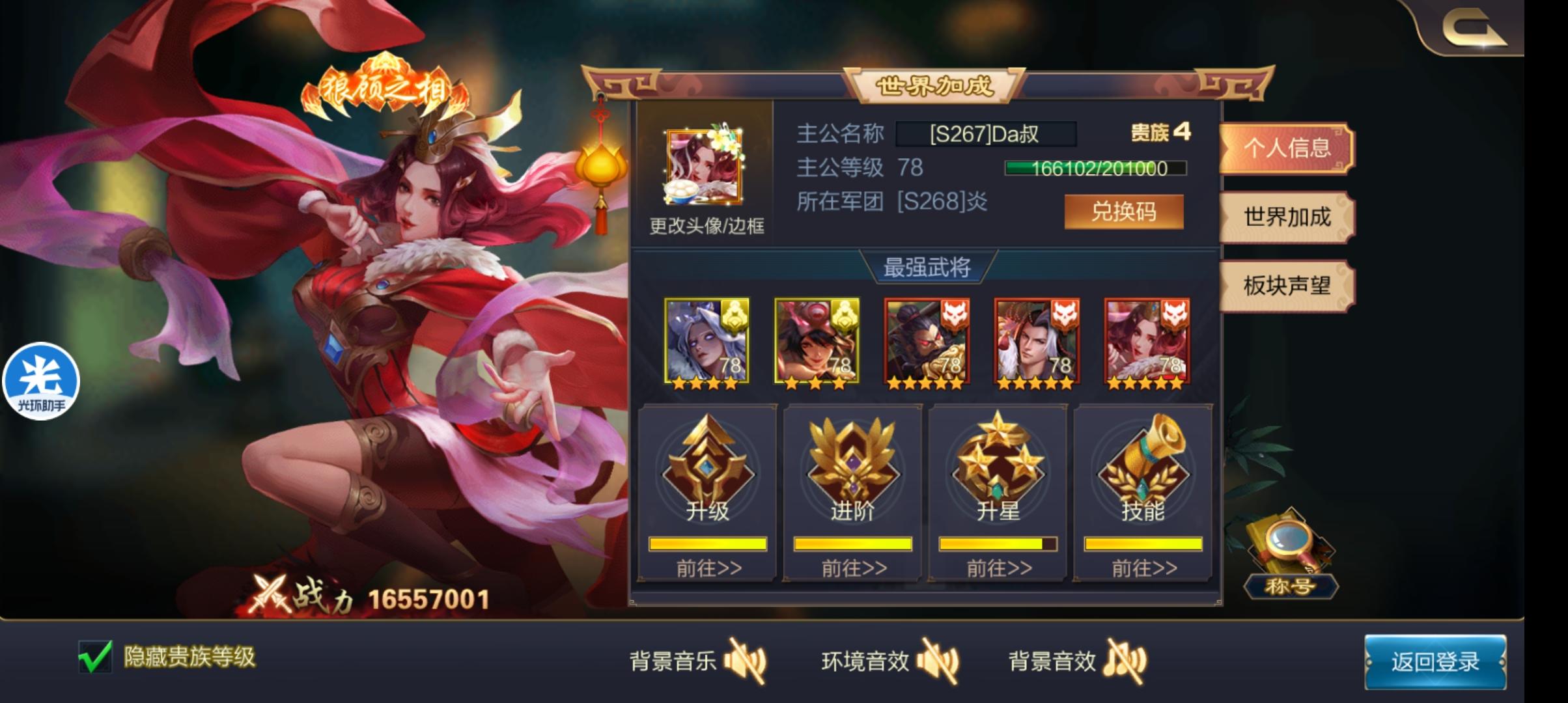Viewport: 1568px width, 703px height.
Task: Click 前往>> under the 技能 section
Action: click(1143, 568)
